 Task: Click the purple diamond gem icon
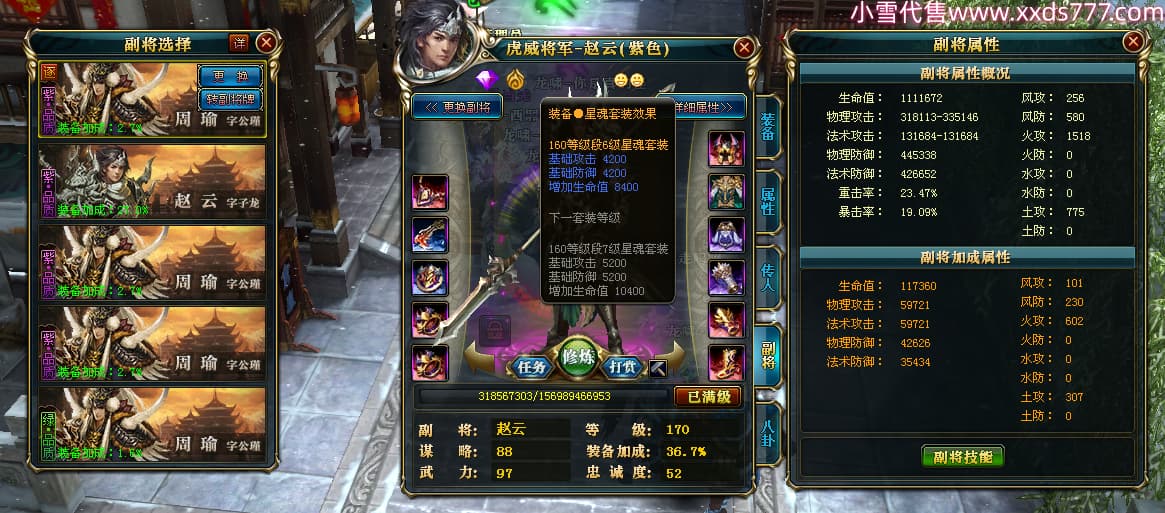(x=487, y=79)
